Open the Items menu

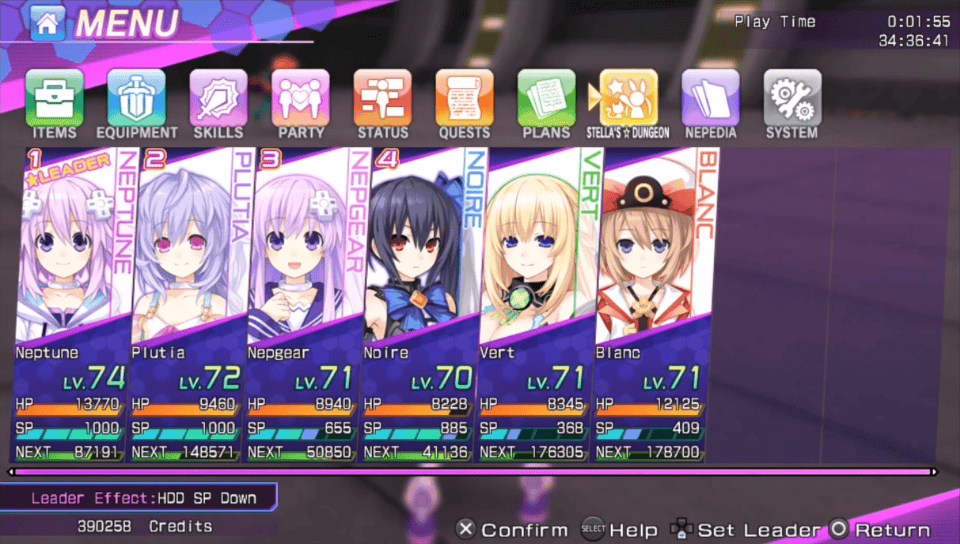(54, 98)
